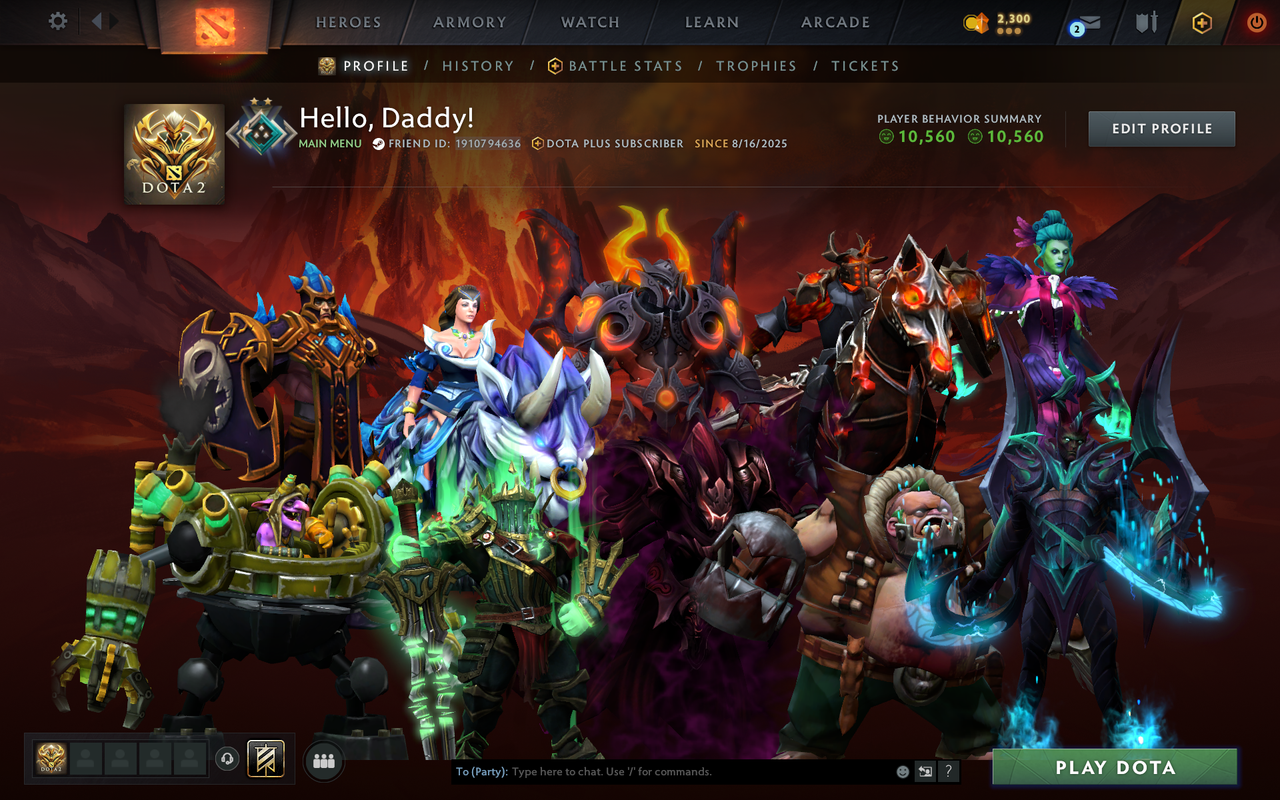Click the question mark help icon

point(947,771)
